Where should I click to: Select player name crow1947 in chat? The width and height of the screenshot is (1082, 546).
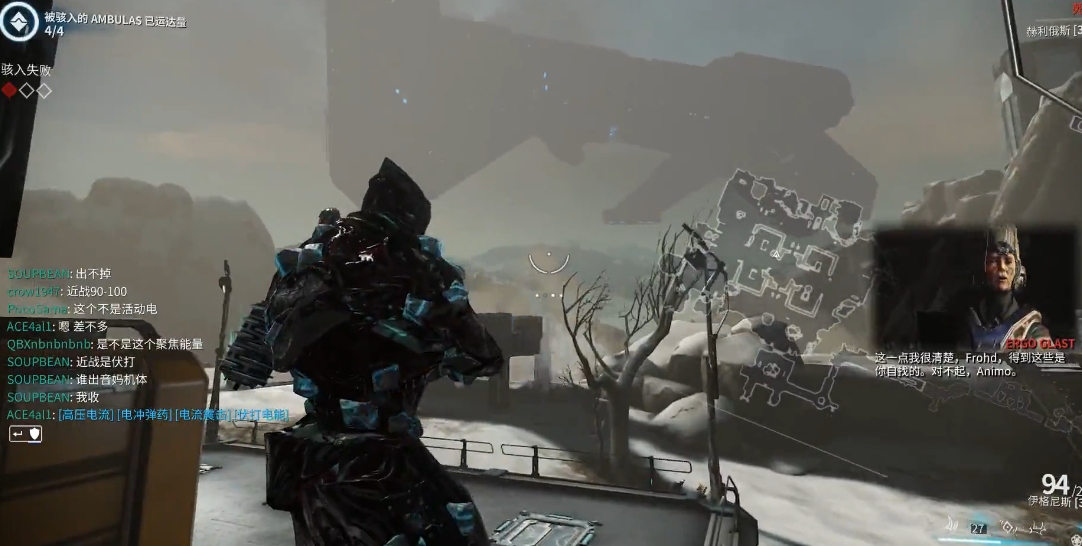pos(35,291)
